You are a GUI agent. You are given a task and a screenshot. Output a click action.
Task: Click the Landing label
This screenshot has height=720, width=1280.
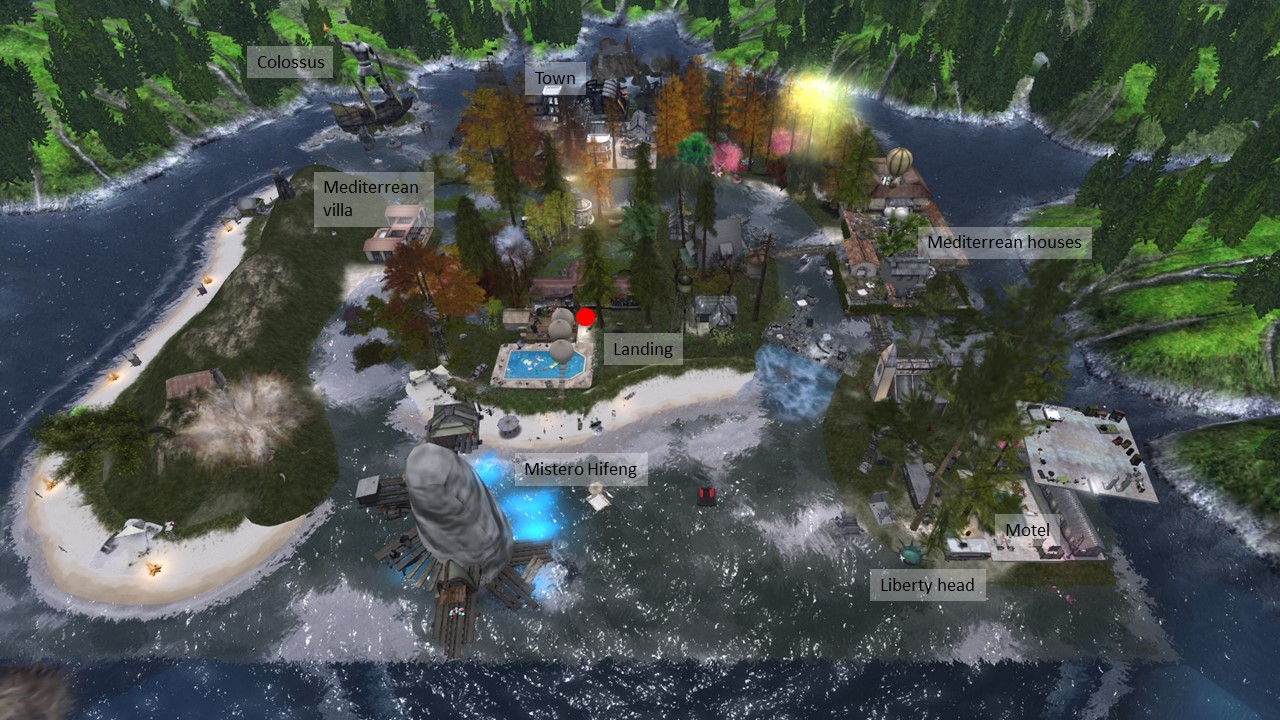tap(642, 349)
